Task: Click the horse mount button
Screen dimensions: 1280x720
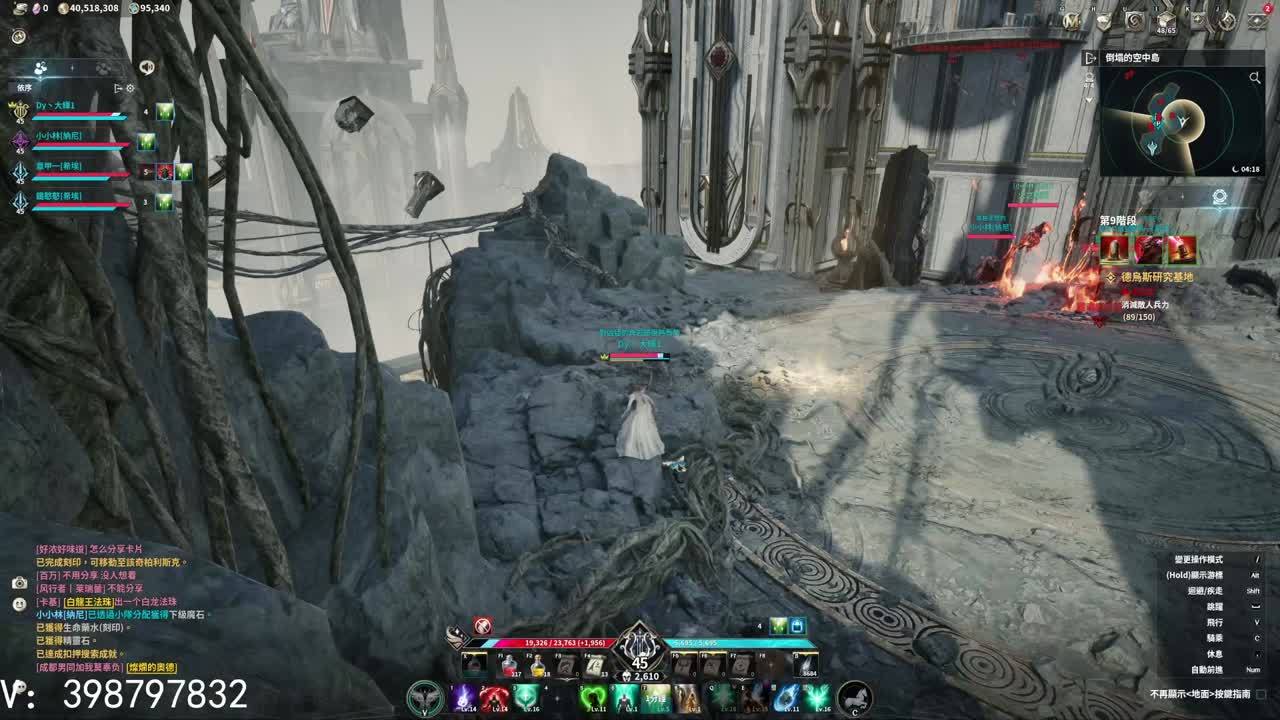Action: pyautogui.click(x=855, y=697)
